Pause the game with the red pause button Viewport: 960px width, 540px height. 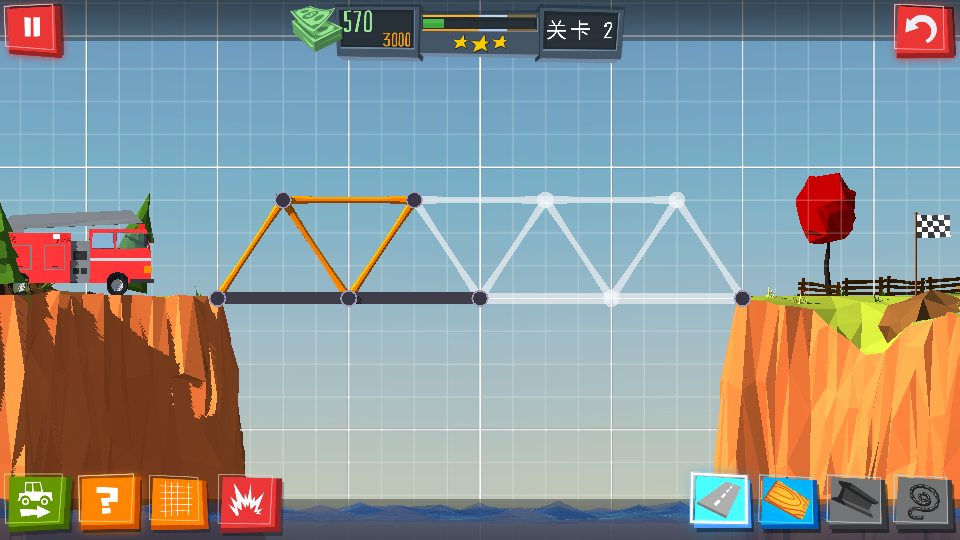coord(32,27)
